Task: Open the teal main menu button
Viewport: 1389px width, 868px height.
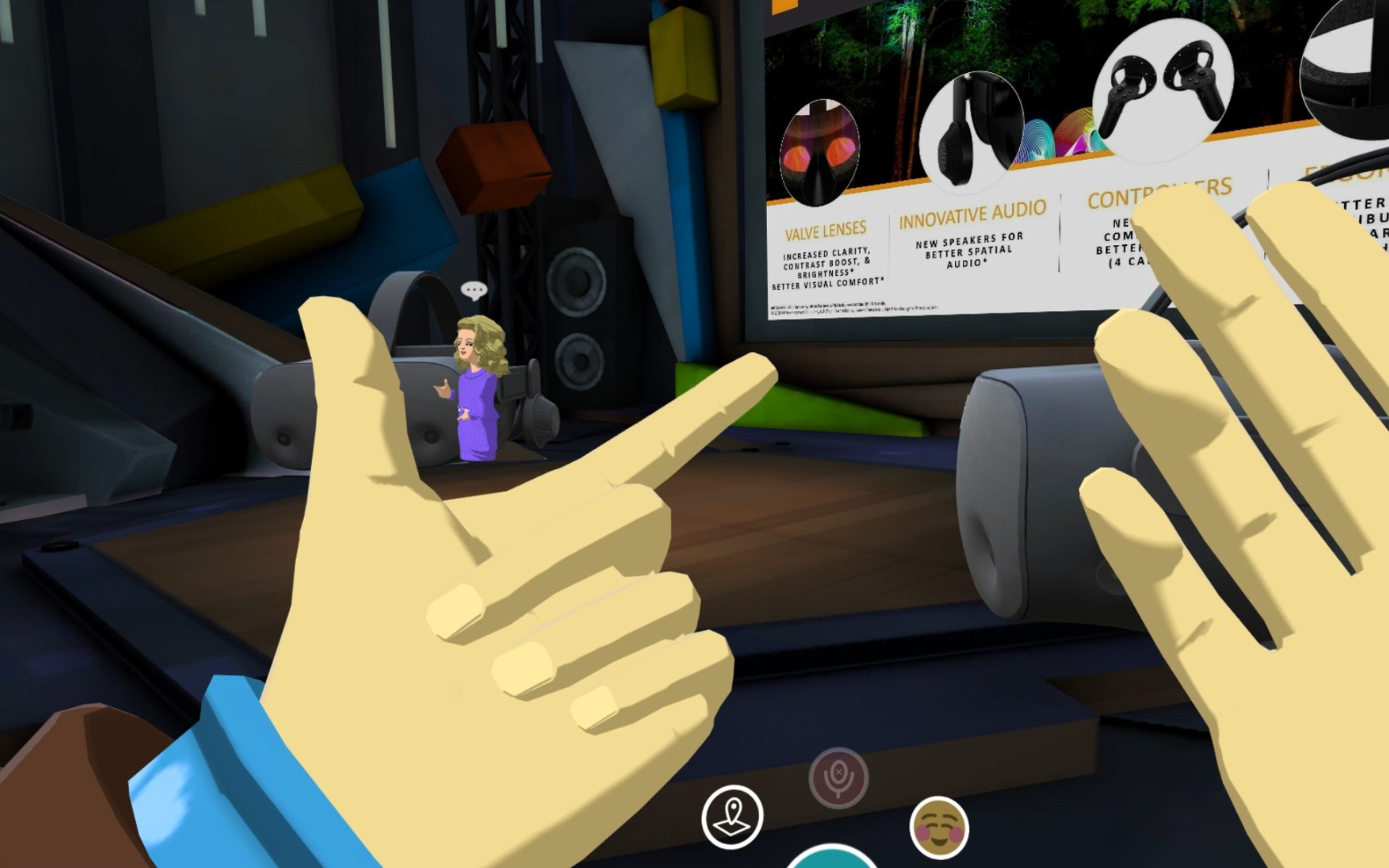Action: pos(831,858)
